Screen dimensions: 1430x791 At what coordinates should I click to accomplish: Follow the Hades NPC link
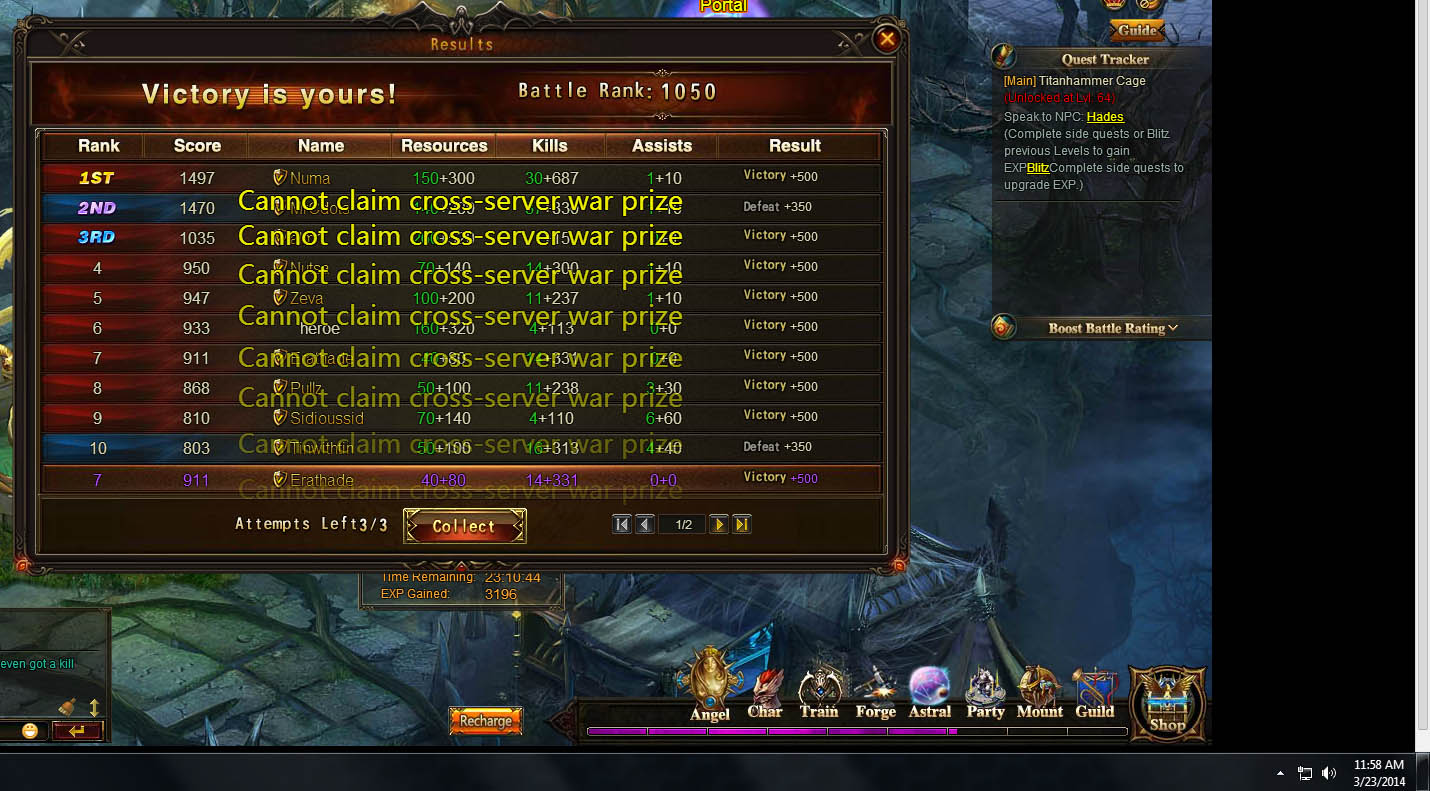tap(1105, 117)
